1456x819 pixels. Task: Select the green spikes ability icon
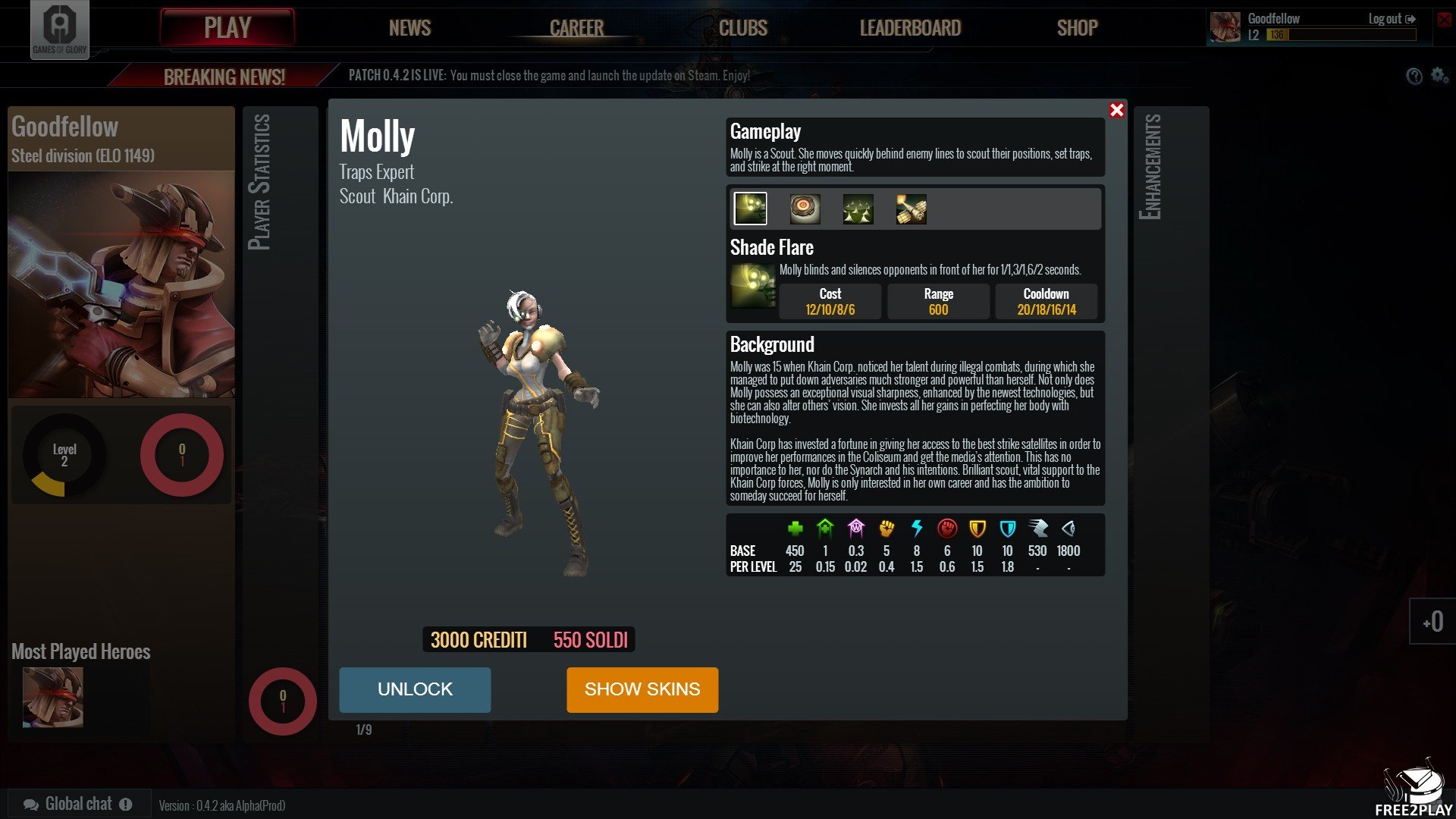(x=858, y=209)
